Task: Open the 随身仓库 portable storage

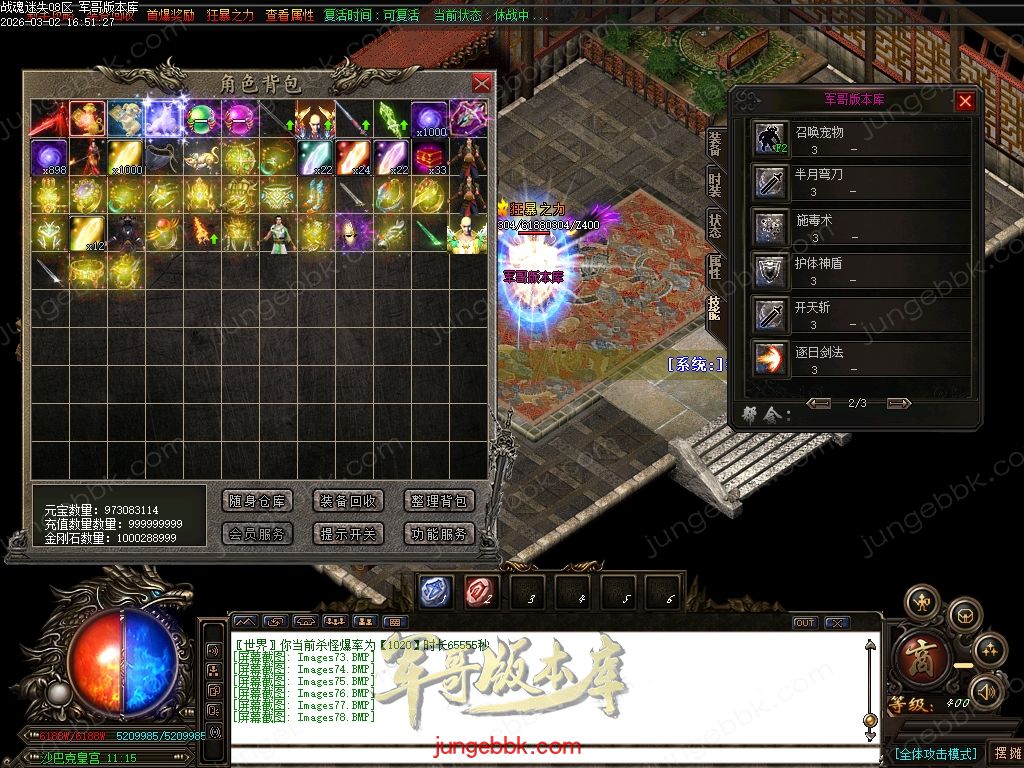Action: 257,501
